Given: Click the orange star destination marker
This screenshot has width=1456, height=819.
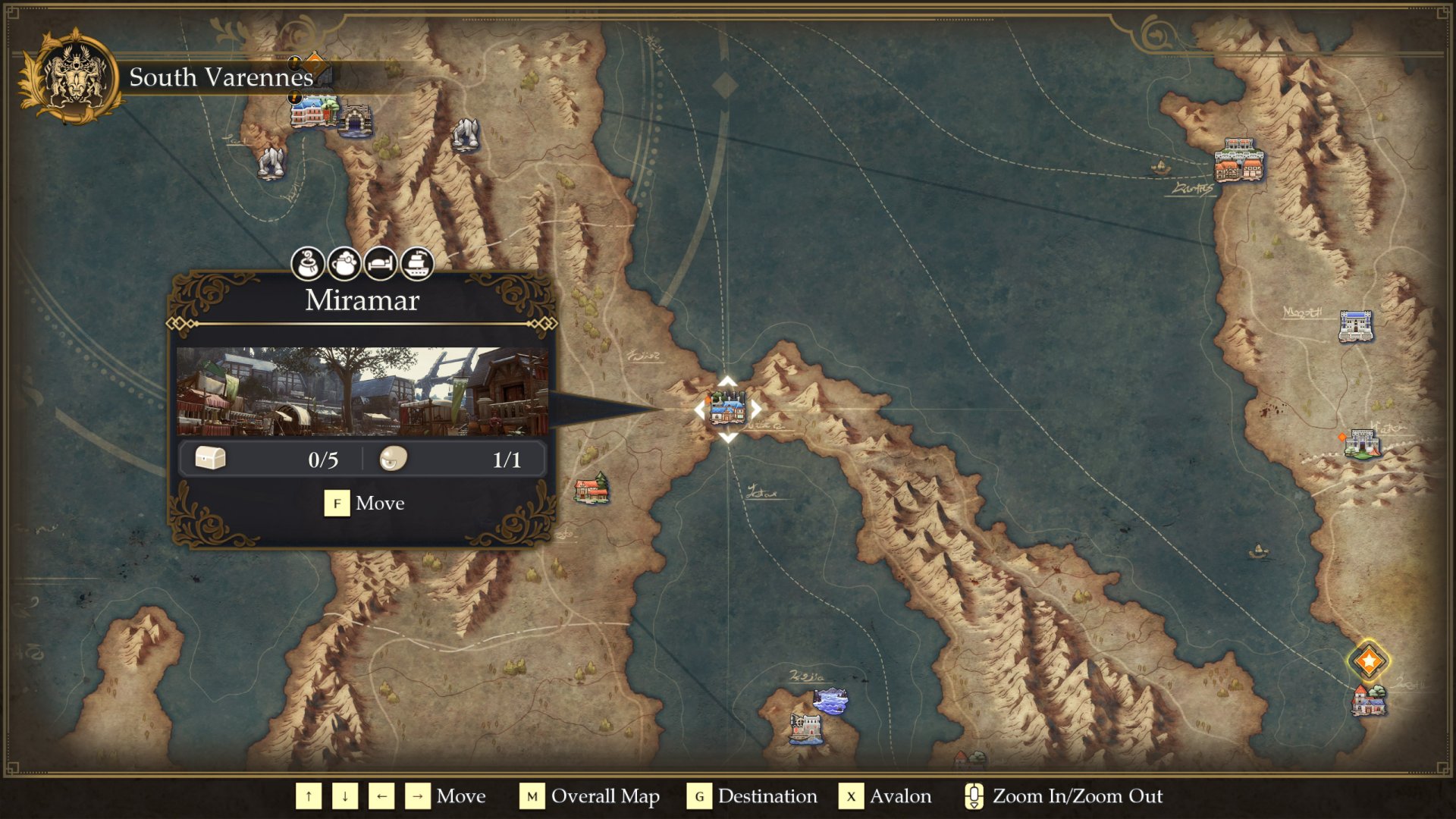Looking at the screenshot, I should [1368, 661].
